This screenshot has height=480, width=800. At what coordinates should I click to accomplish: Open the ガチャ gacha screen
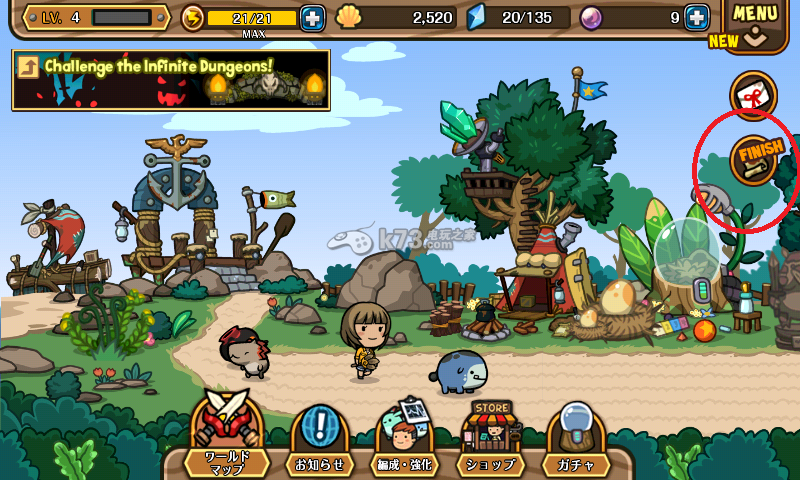(x=576, y=440)
